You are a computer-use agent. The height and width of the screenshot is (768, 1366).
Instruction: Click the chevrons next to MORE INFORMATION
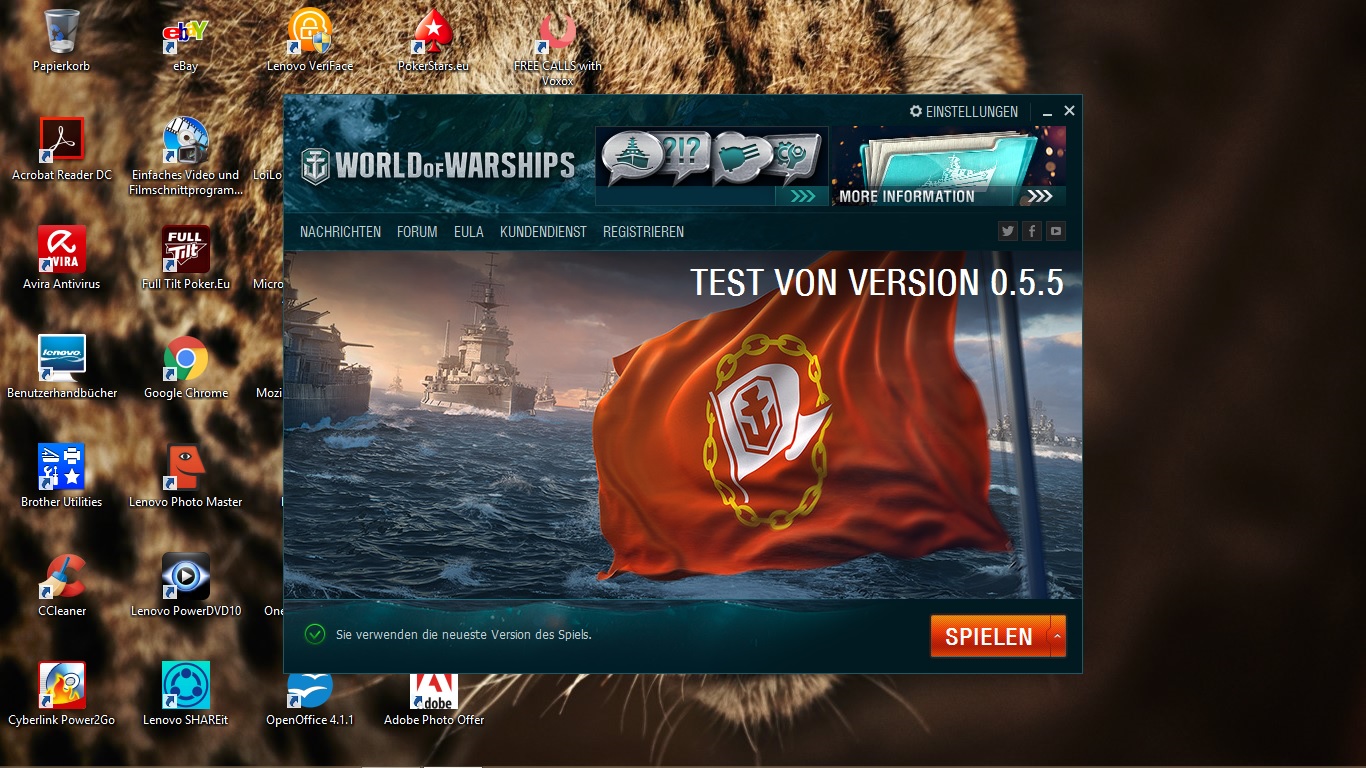click(1040, 196)
